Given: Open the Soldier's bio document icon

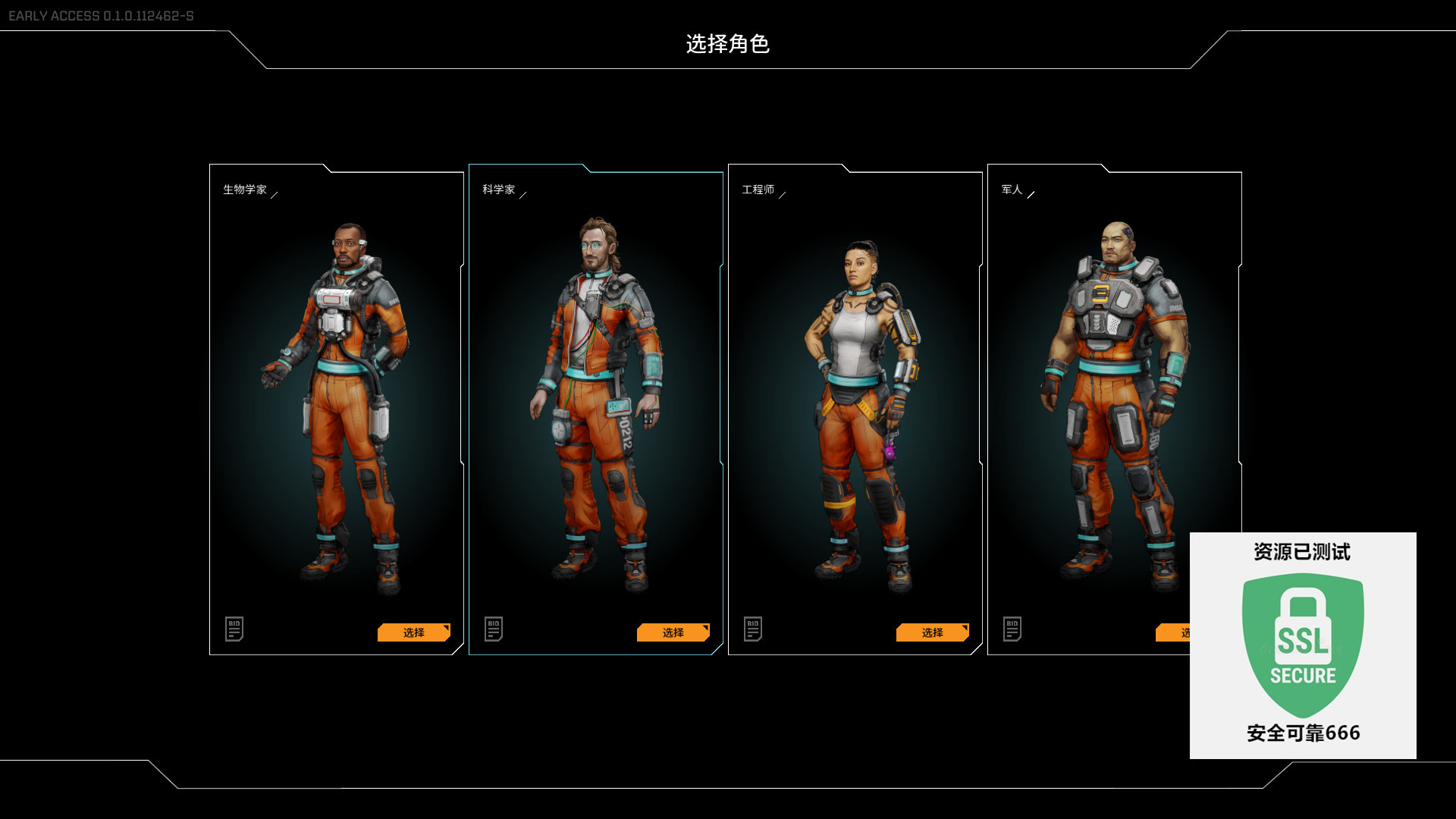Looking at the screenshot, I should pyautogui.click(x=1012, y=629).
